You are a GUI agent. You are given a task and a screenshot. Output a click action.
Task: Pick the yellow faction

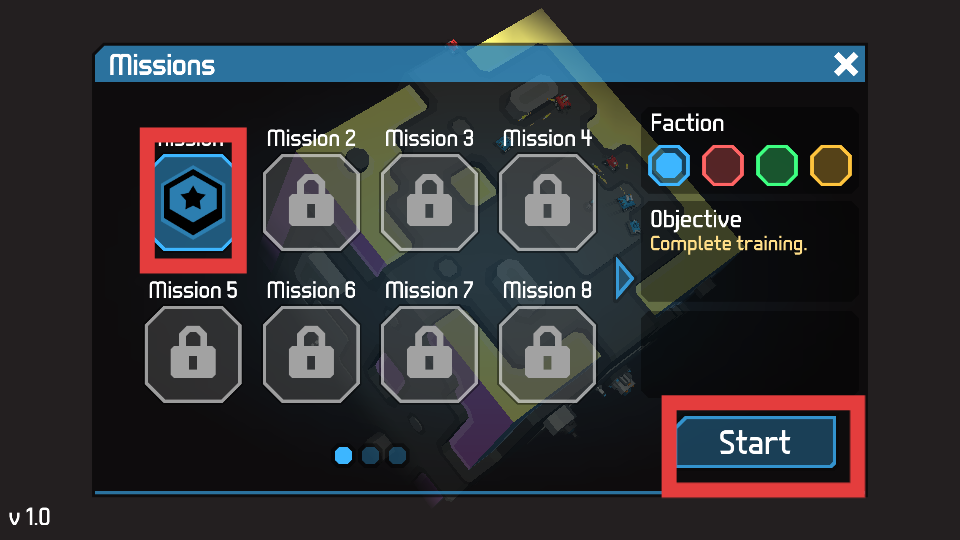[x=831, y=165]
